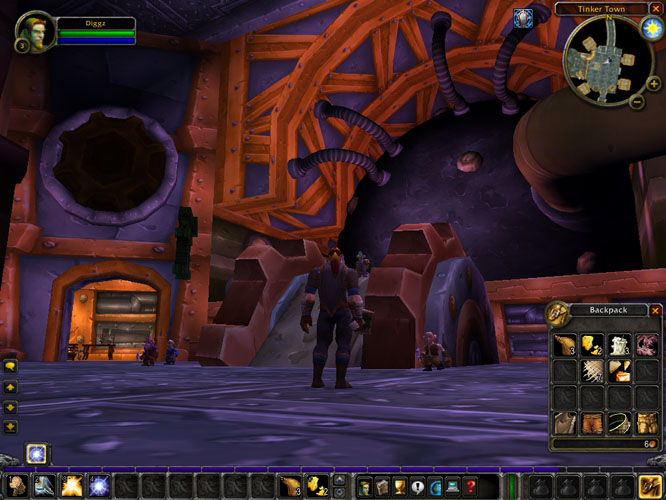Activate the glowing orb pet bar ability

(x=36, y=454)
